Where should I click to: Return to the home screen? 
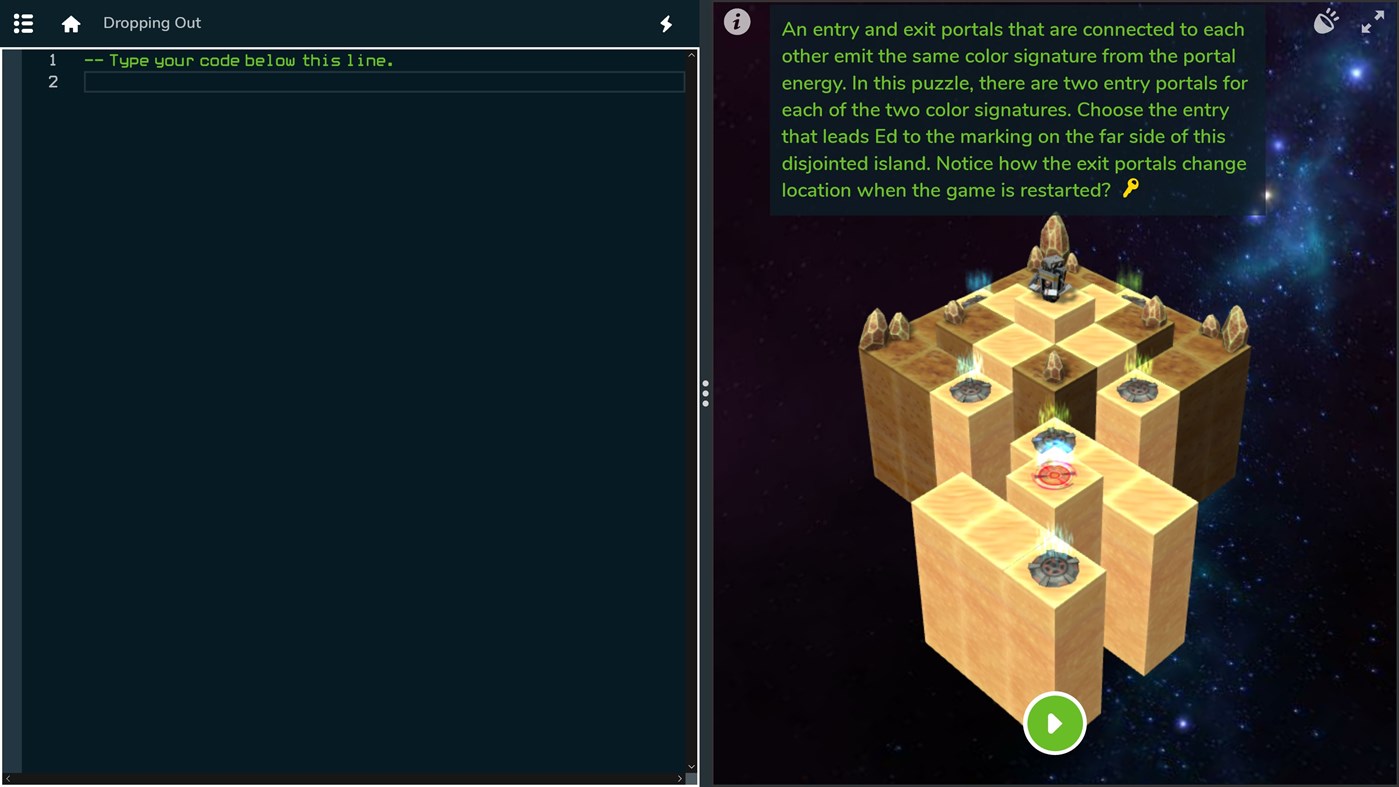[69, 22]
